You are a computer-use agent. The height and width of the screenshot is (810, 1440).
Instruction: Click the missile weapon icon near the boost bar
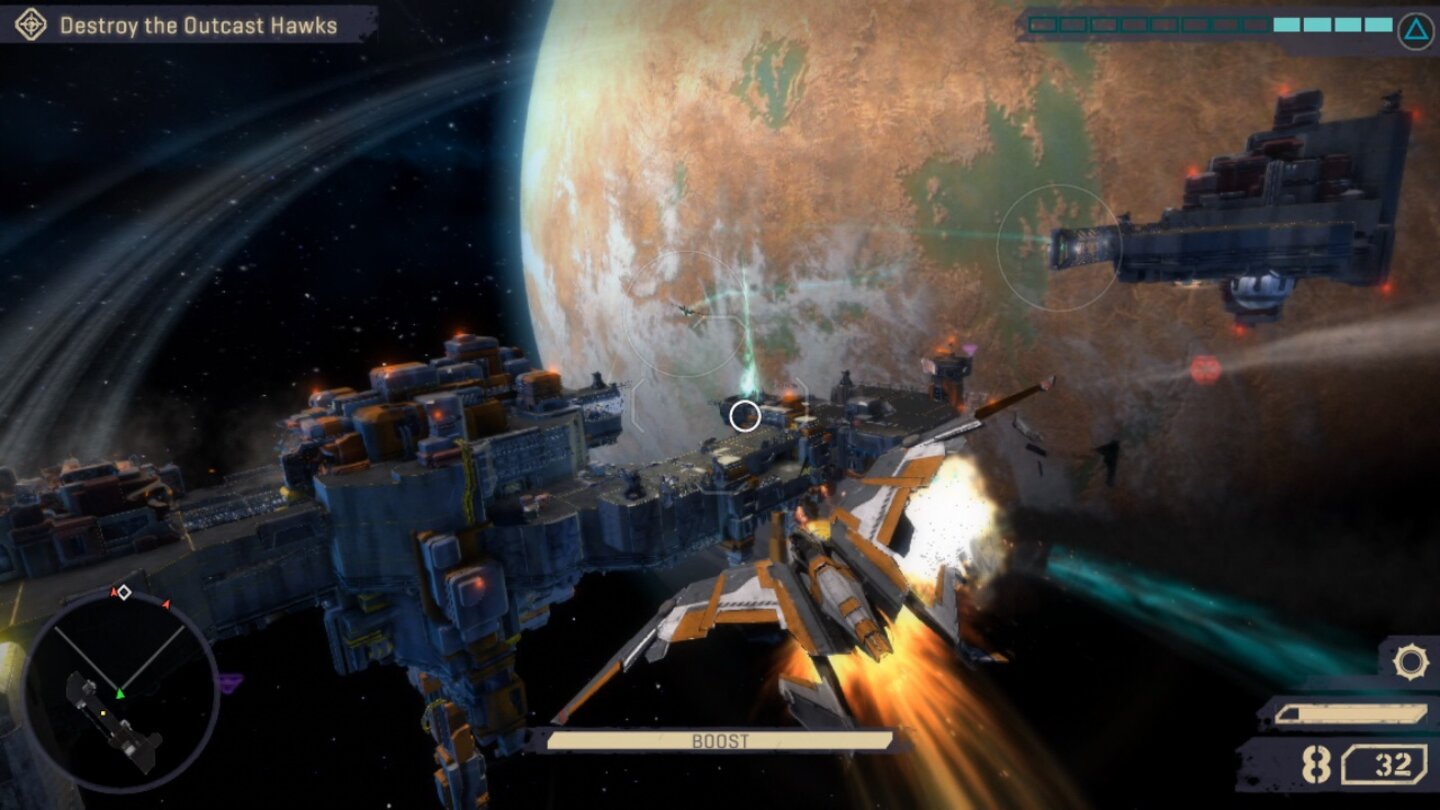[1354, 714]
